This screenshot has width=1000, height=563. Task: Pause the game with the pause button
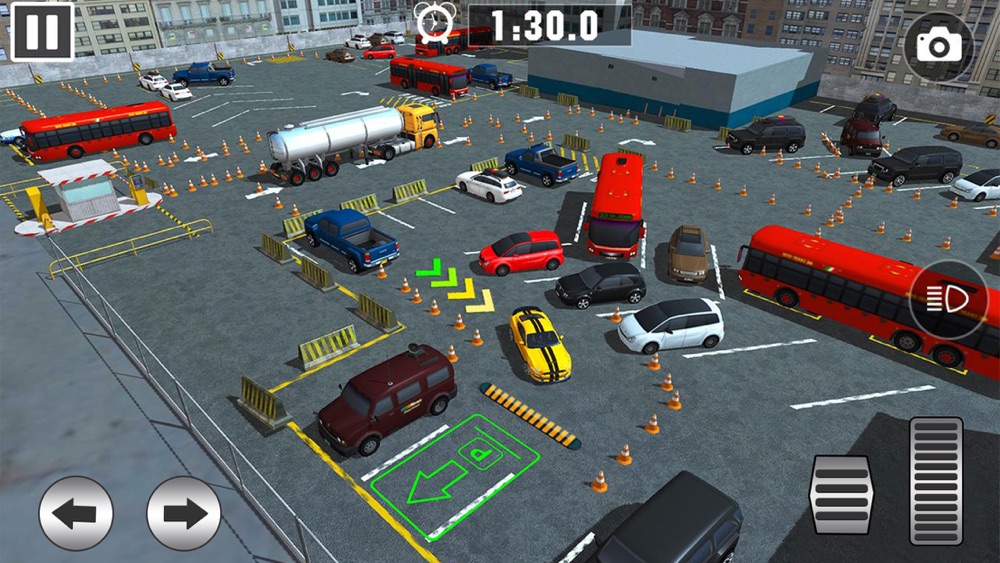pos(42,31)
